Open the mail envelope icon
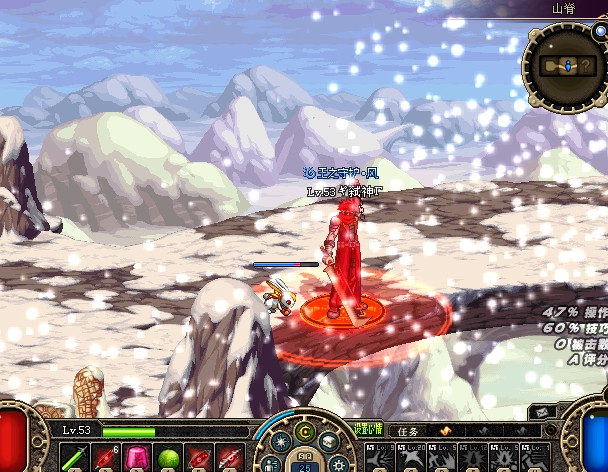 pos(544,411)
